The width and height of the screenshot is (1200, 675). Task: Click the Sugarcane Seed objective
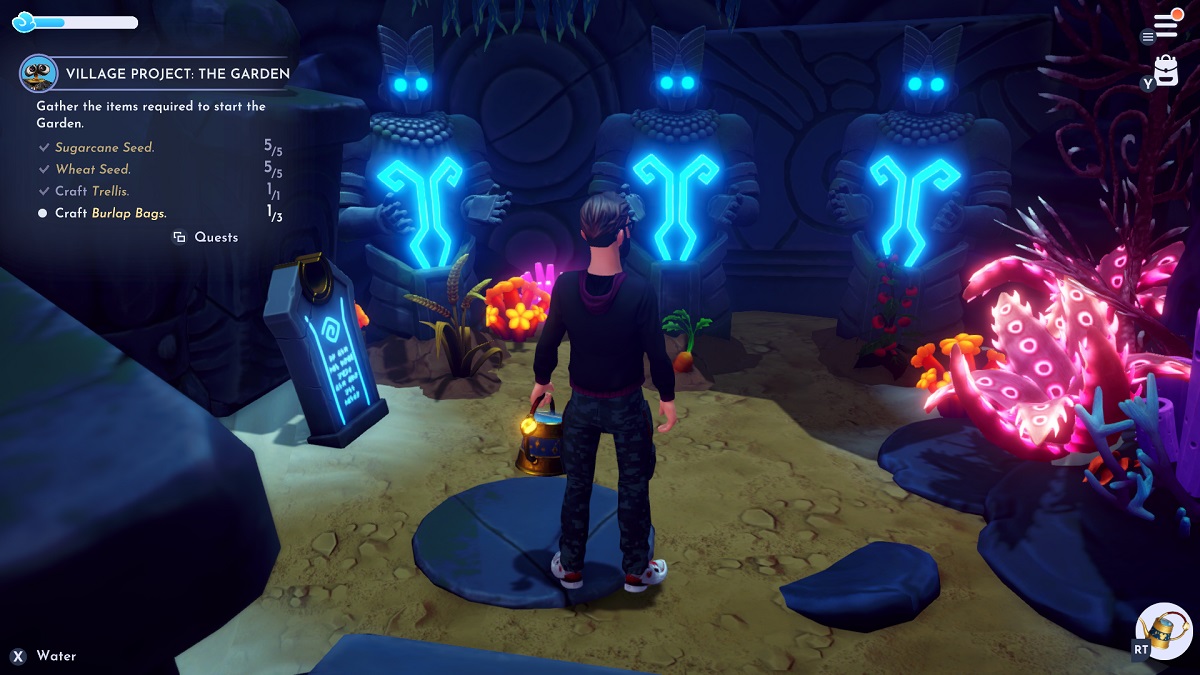(104, 147)
